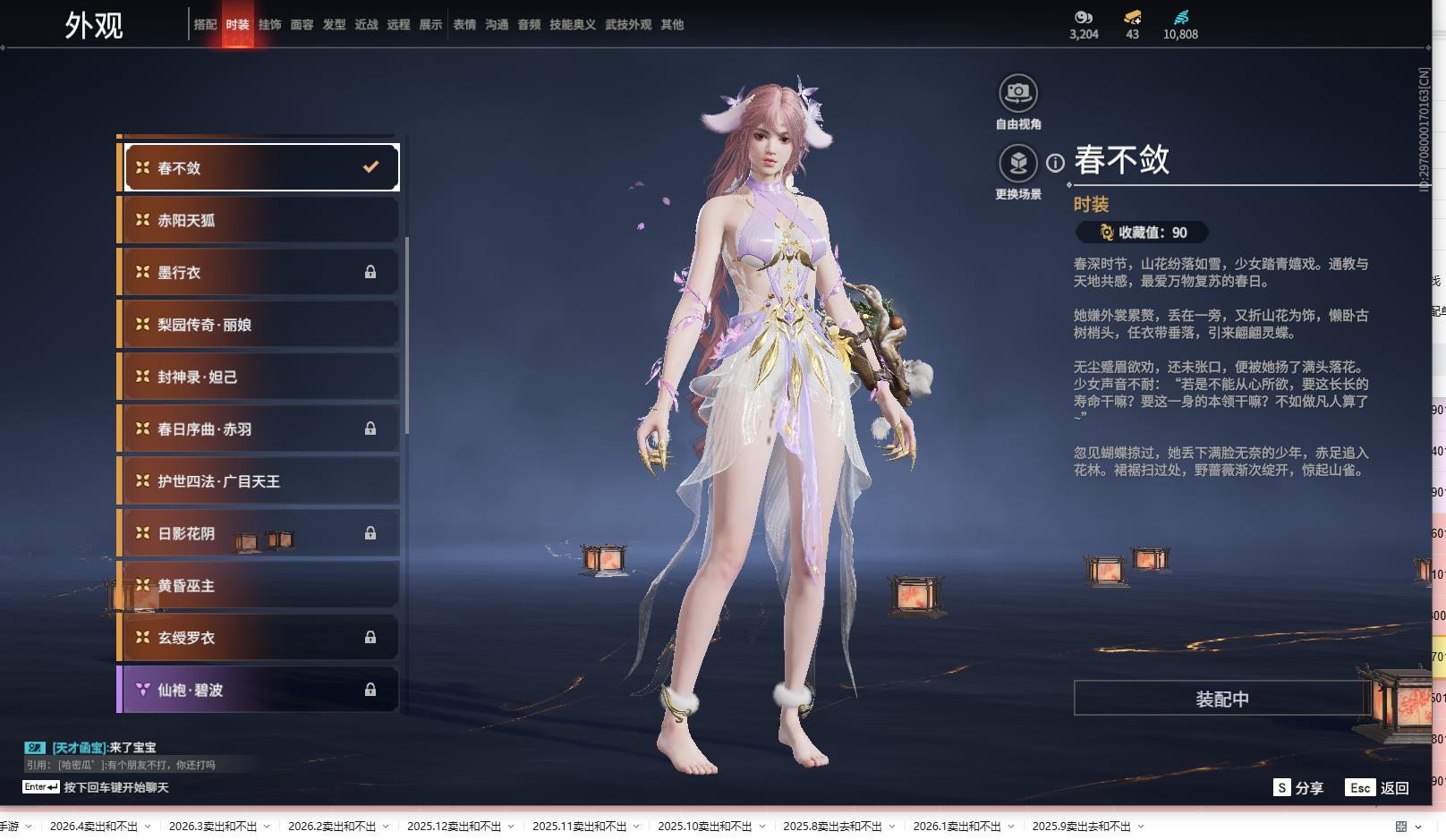Click the 装配中 equip button
The width and height of the screenshot is (1446, 840).
1221,699
